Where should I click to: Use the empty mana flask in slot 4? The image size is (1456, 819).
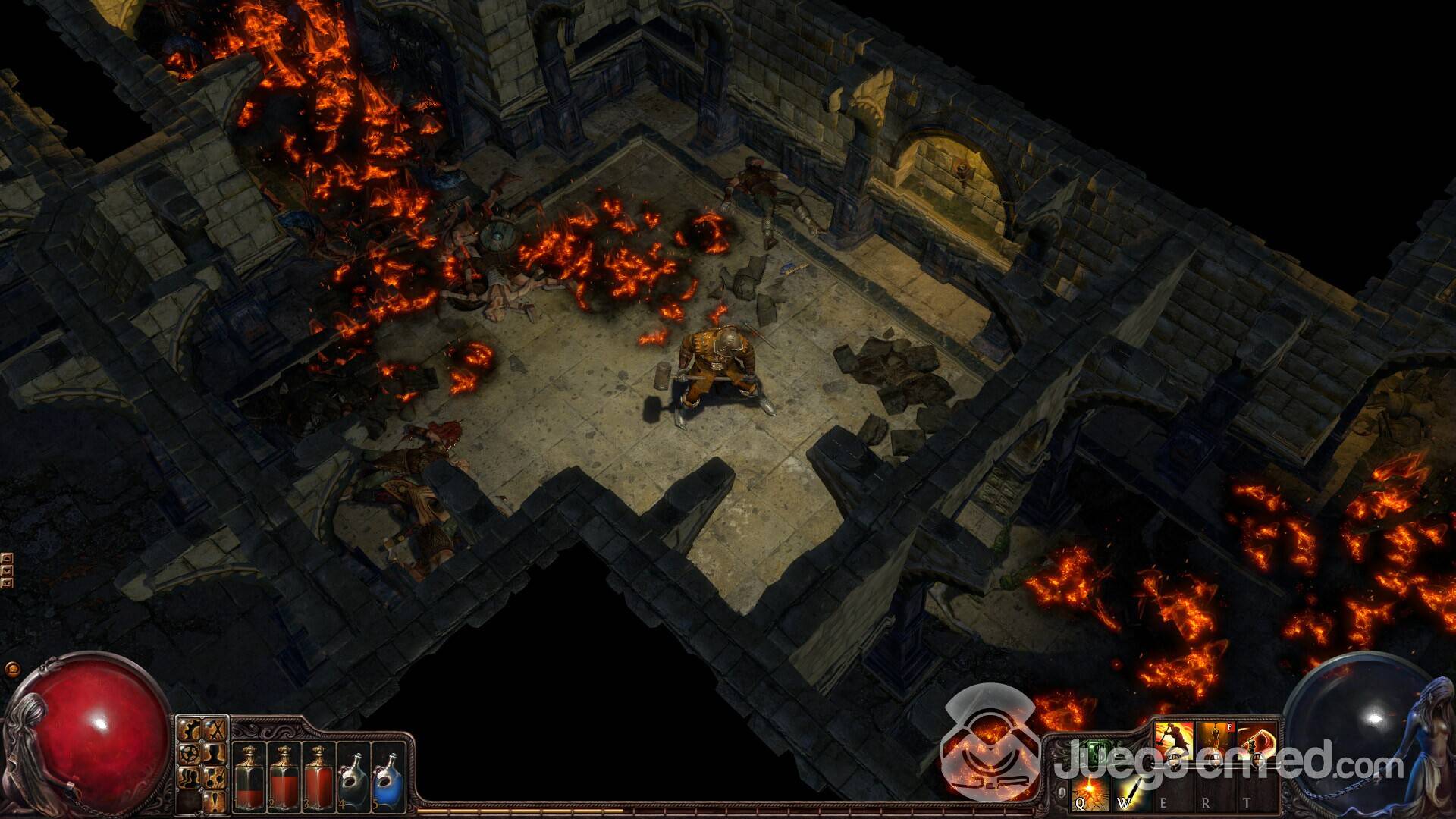(353, 773)
